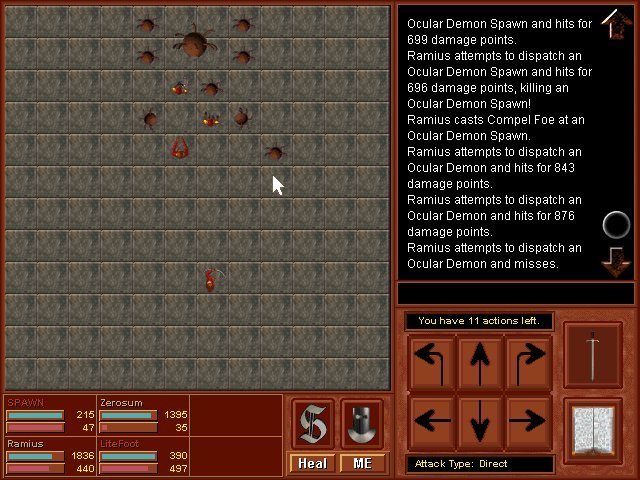Select party member Ramius
The image size is (640, 480).
(x=48, y=455)
